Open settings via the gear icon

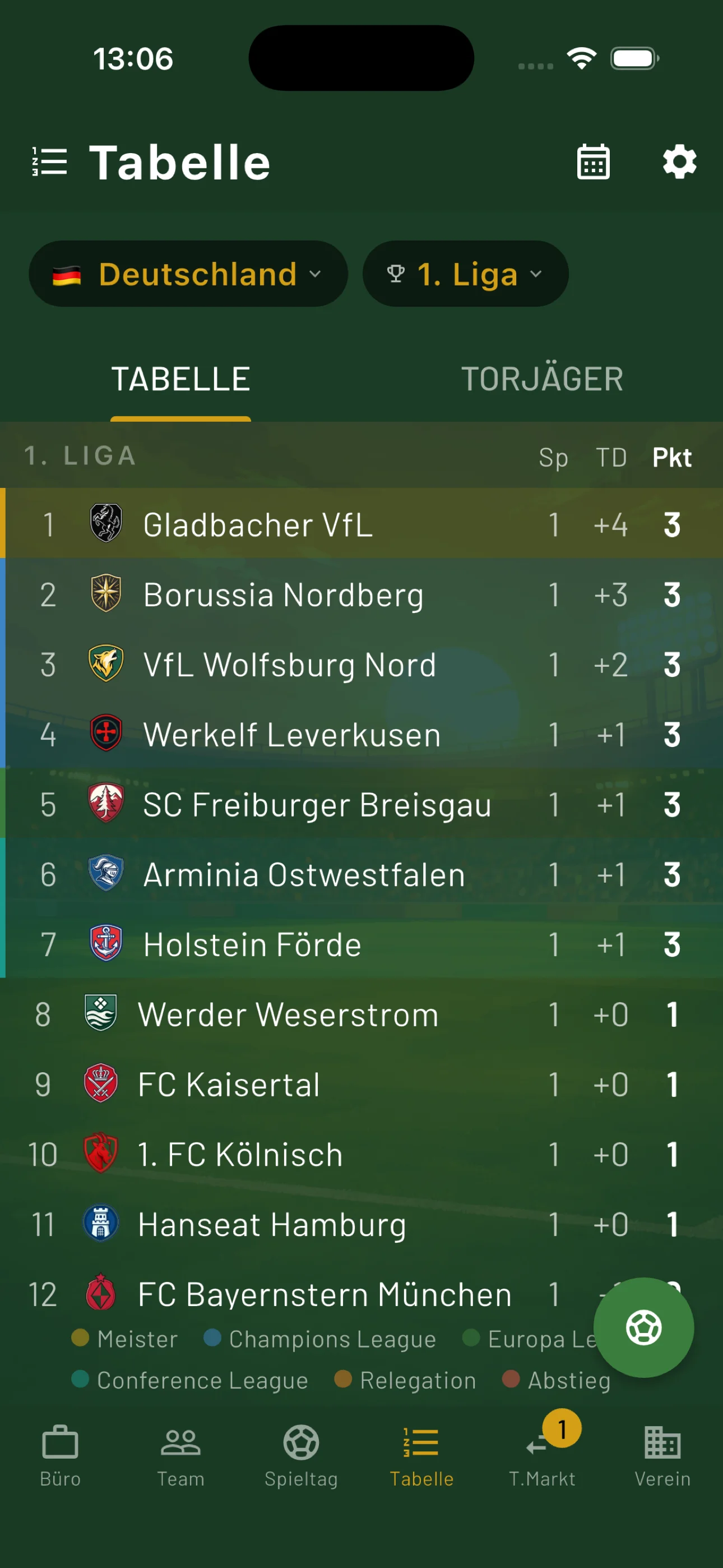click(679, 163)
